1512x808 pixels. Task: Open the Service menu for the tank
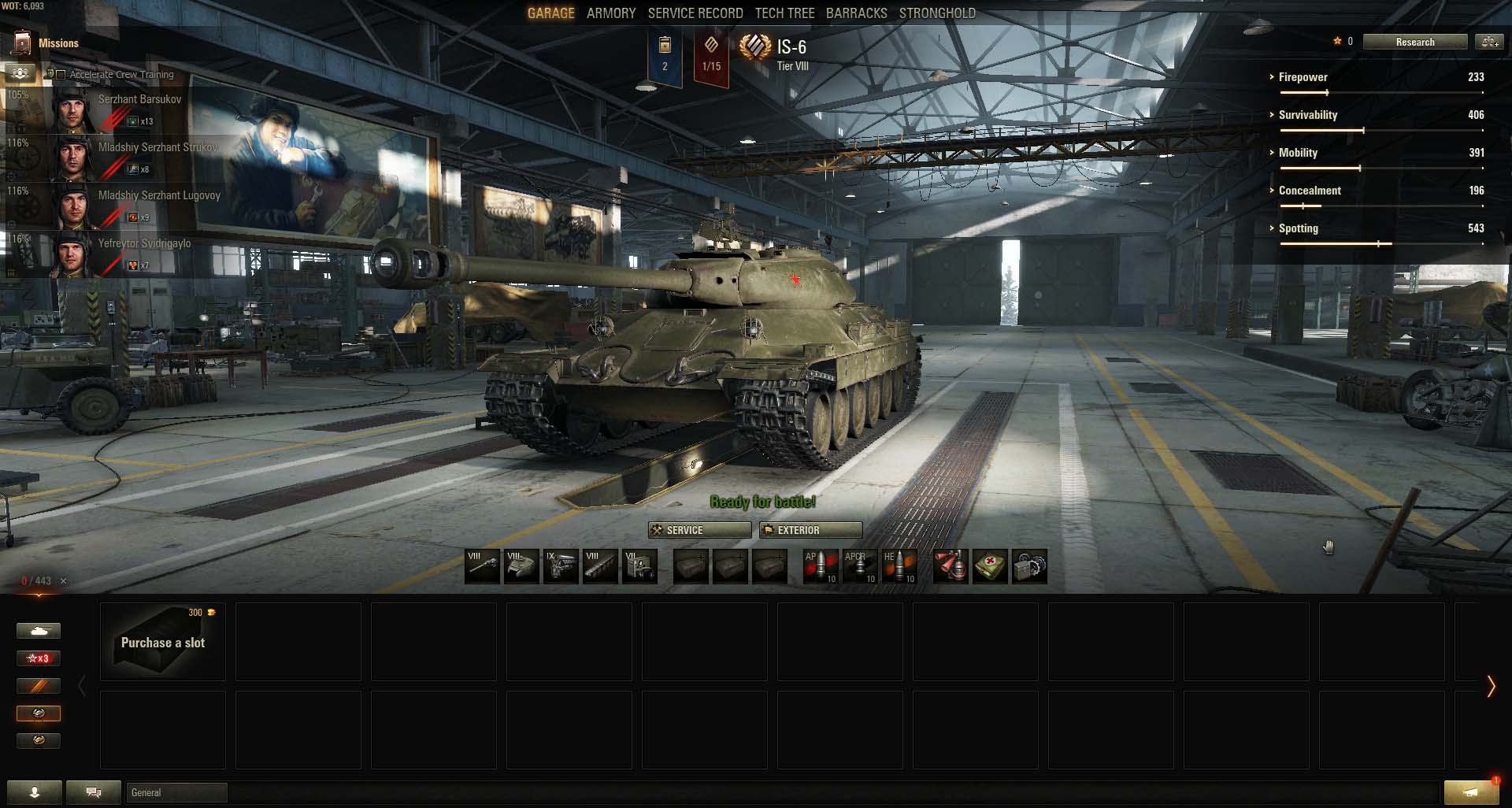tap(699, 530)
